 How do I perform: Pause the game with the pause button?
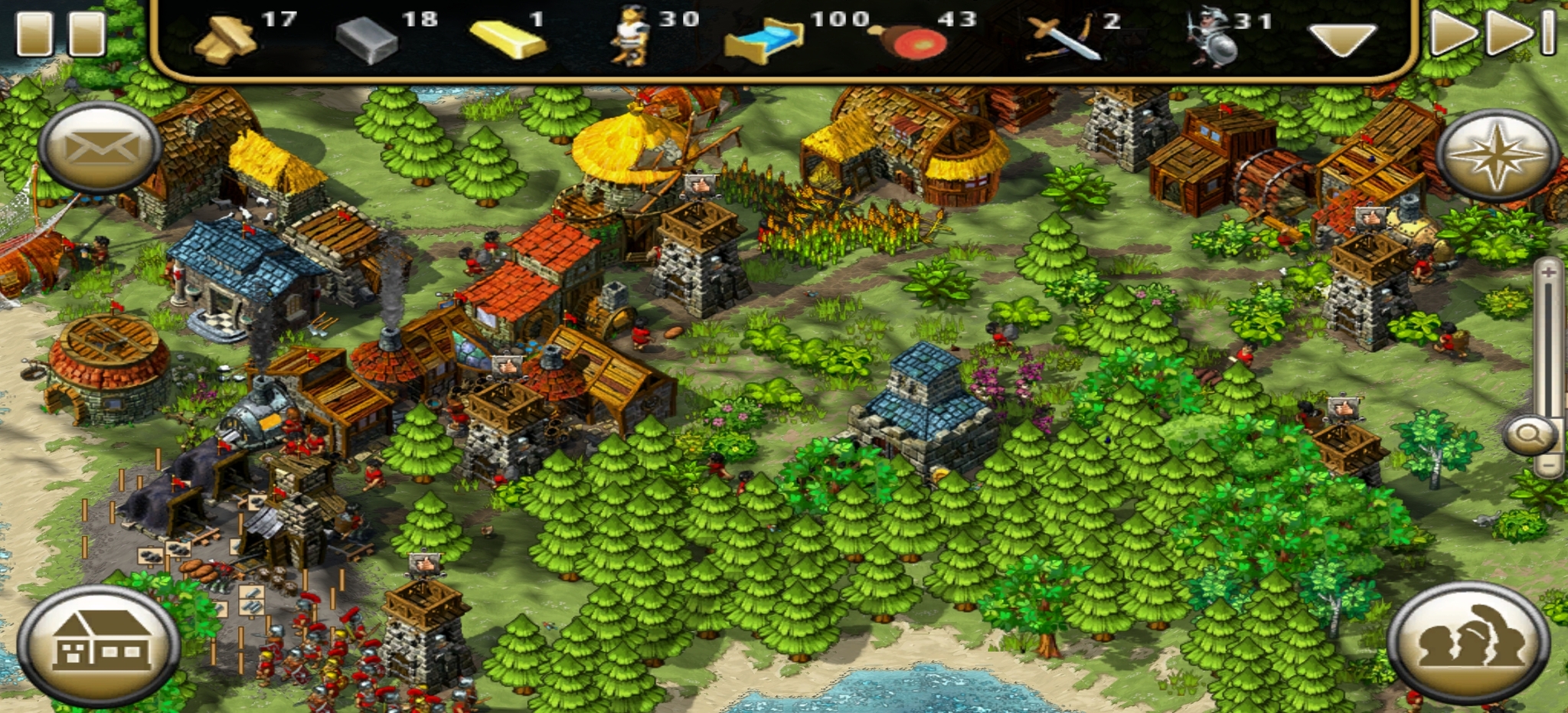tap(61, 32)
